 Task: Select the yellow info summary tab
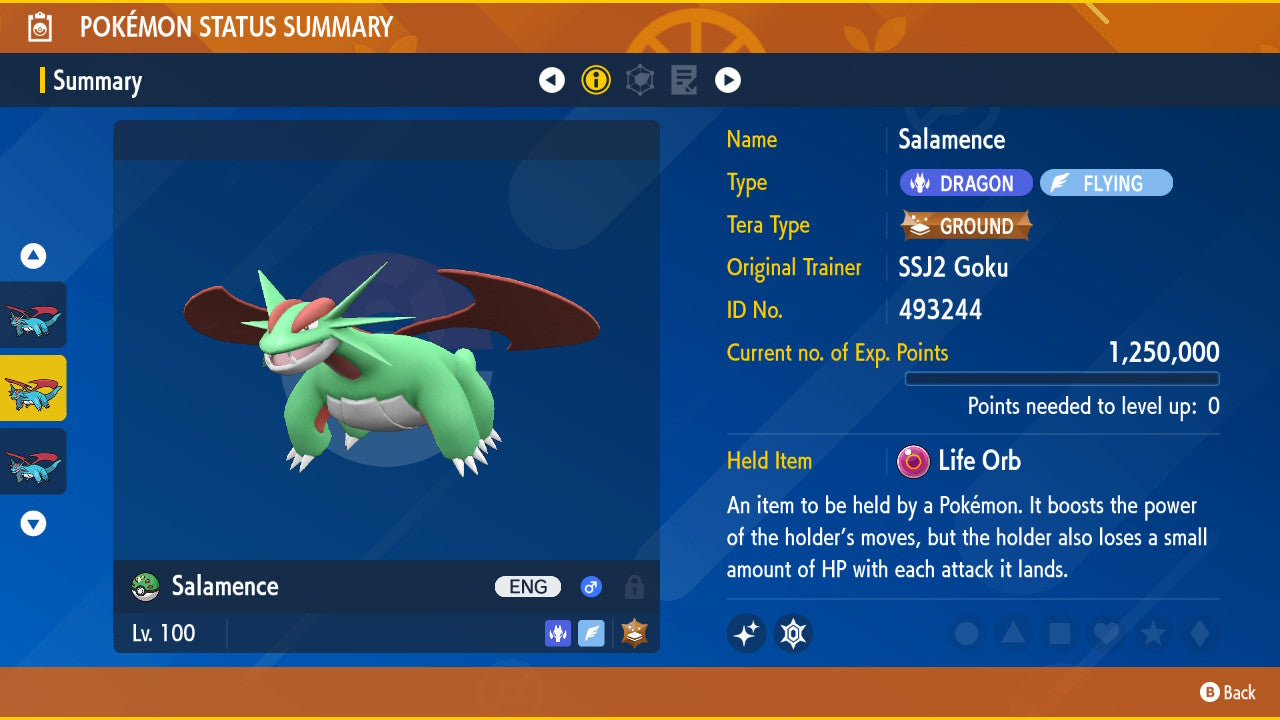pyautogui.click(x=596, y=80)
